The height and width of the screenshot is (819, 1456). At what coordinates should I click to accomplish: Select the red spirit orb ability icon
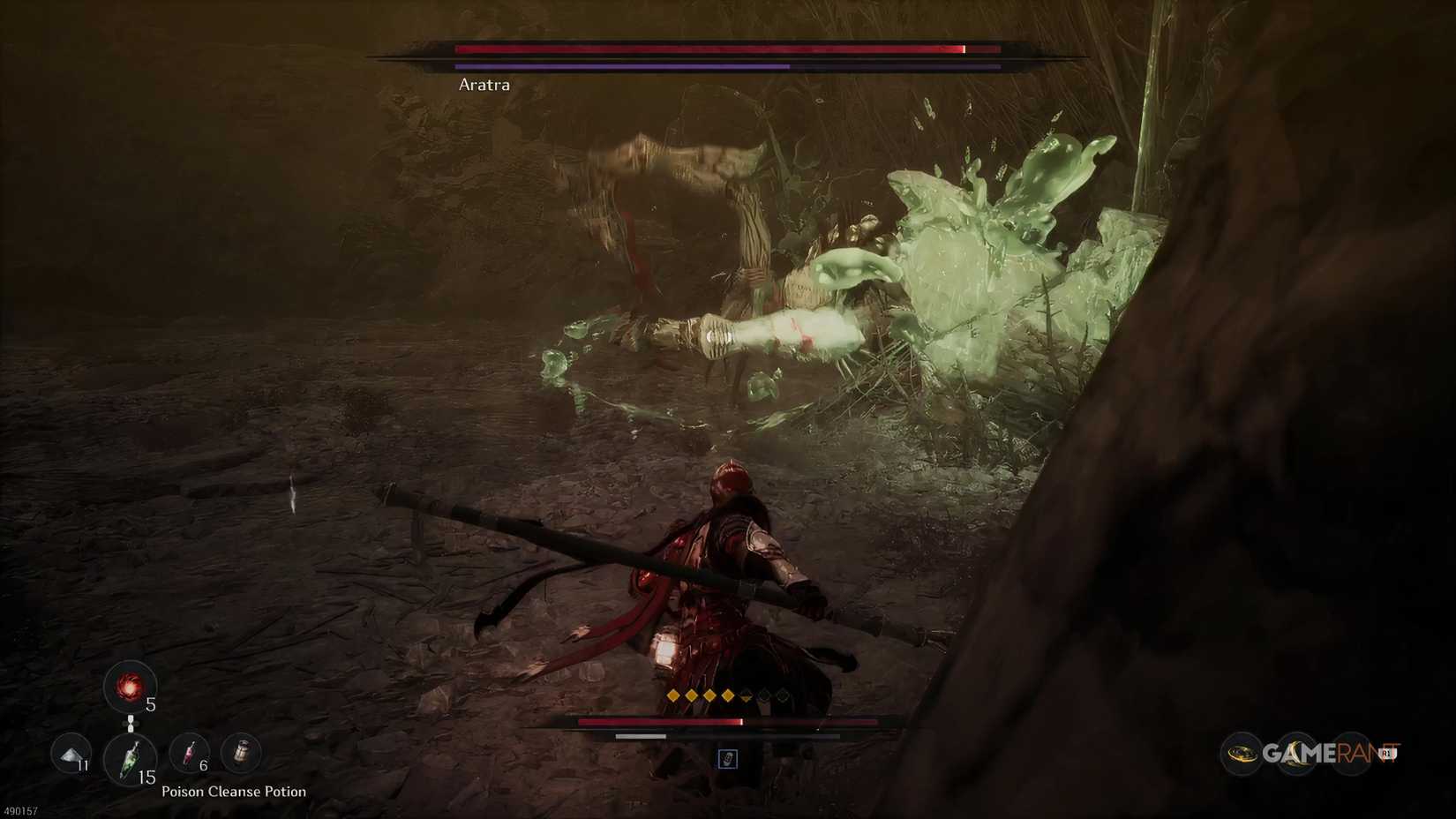tap(131, 688)
